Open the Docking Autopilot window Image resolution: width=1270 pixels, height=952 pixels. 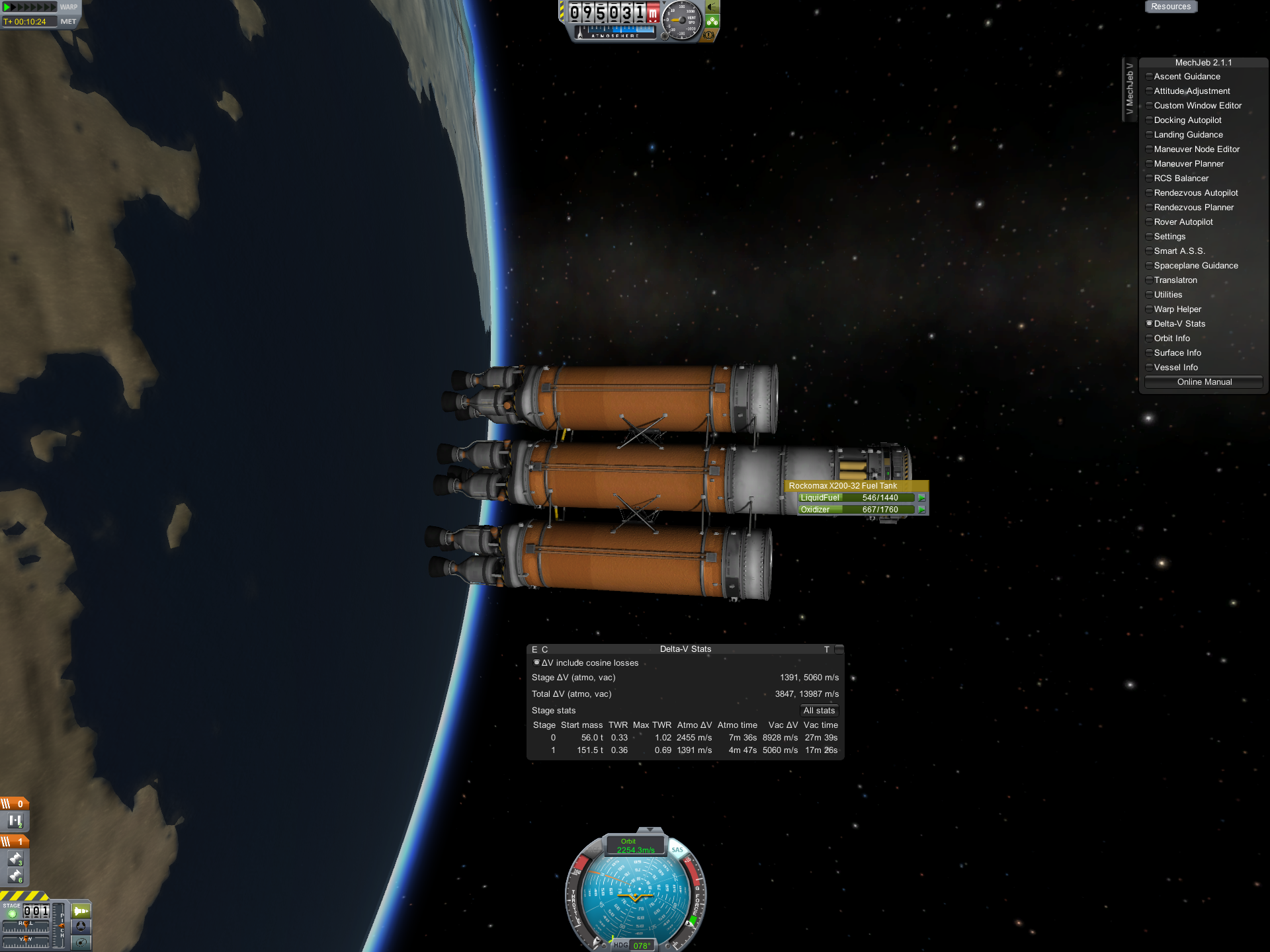click(x=1187, y=120)
